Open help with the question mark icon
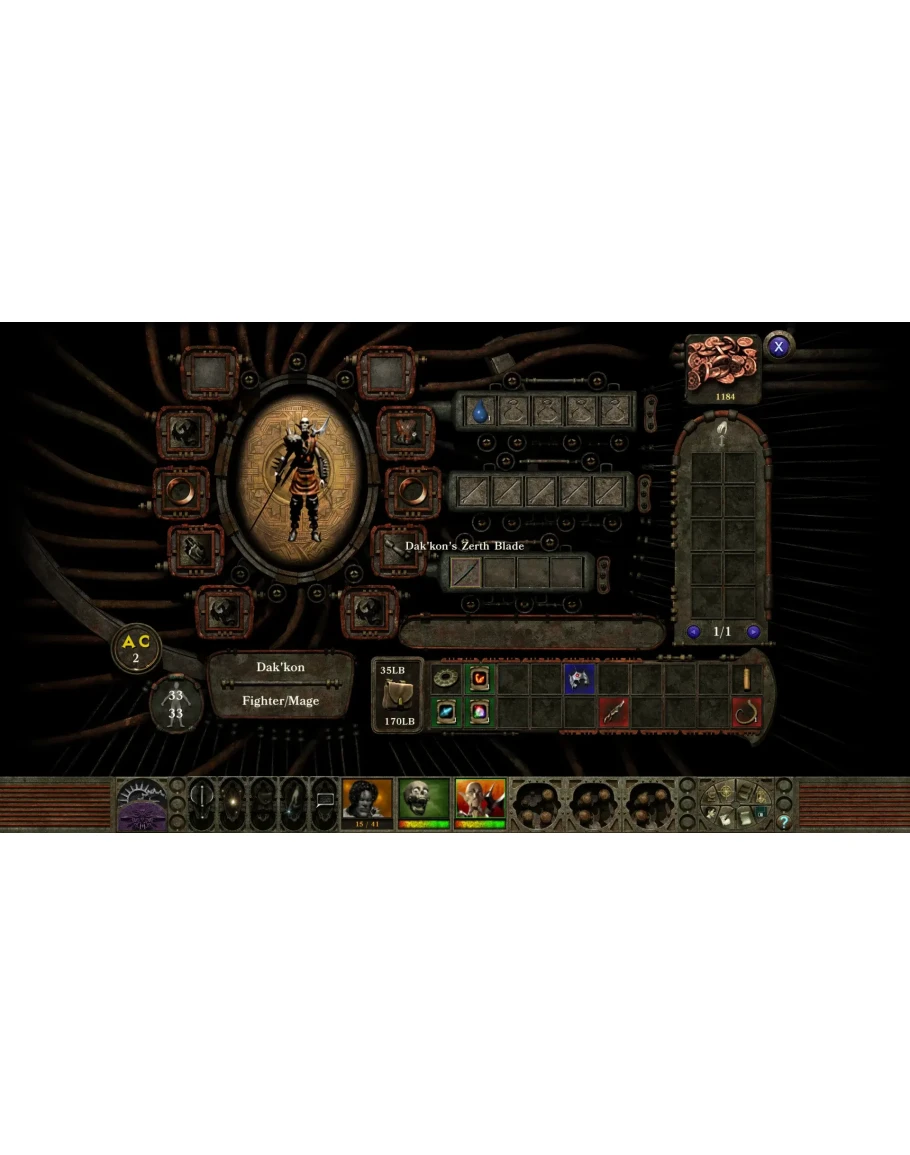Screen dimensions: 910x1155 pos(784,822)
